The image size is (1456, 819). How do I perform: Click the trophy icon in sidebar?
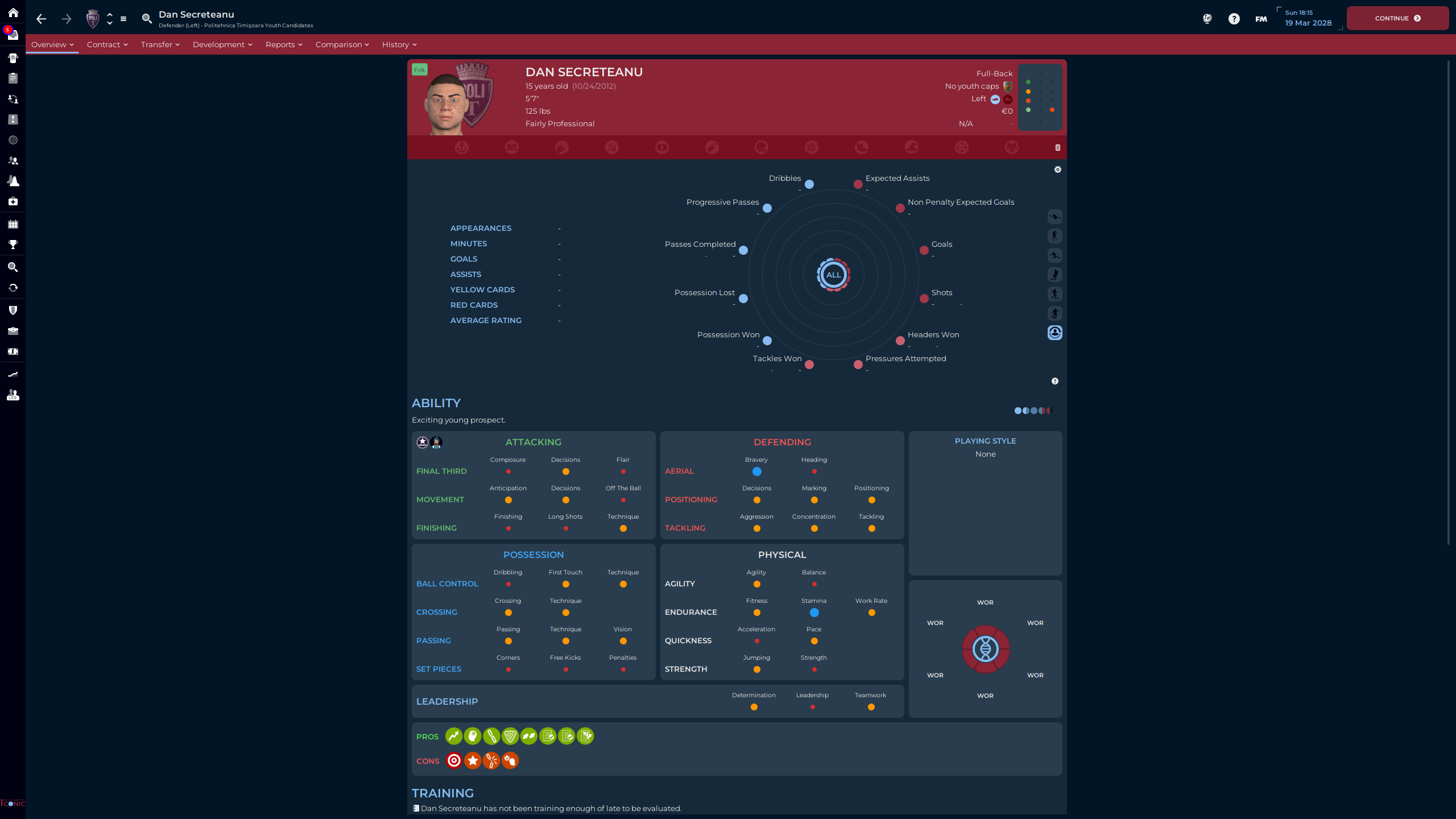click(13, 245)
